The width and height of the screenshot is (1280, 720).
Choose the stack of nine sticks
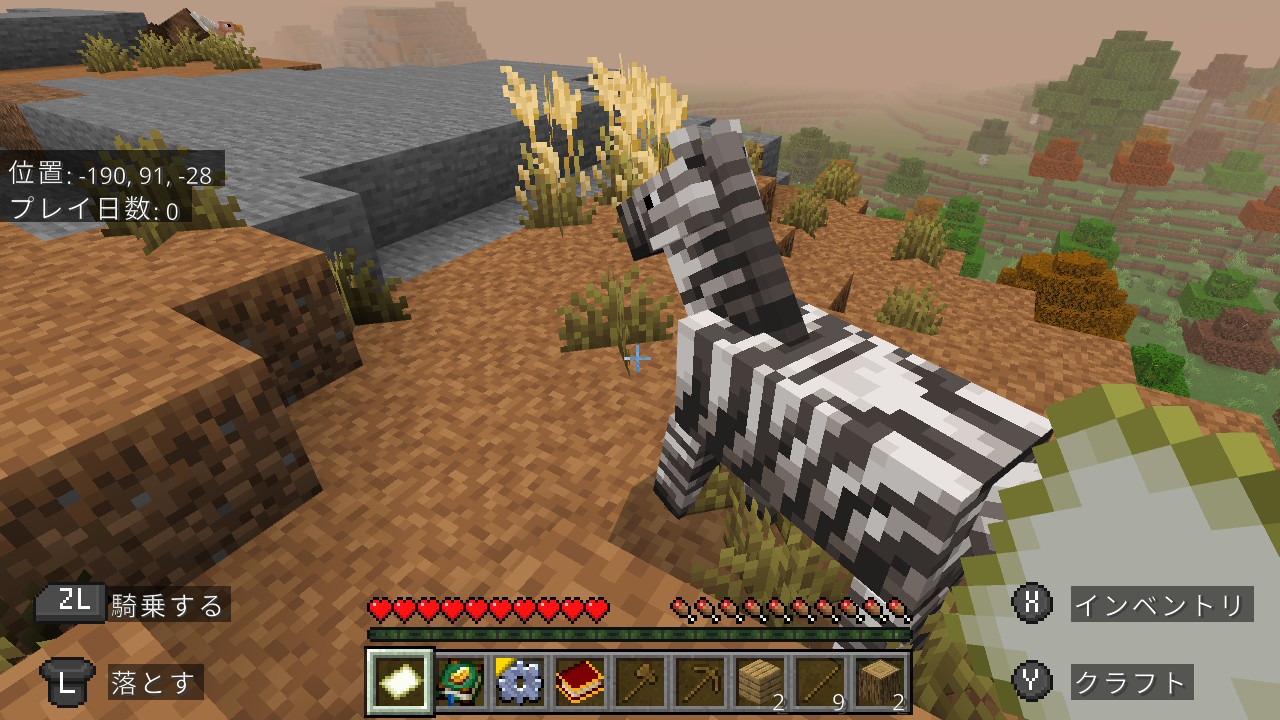point(820,683)
